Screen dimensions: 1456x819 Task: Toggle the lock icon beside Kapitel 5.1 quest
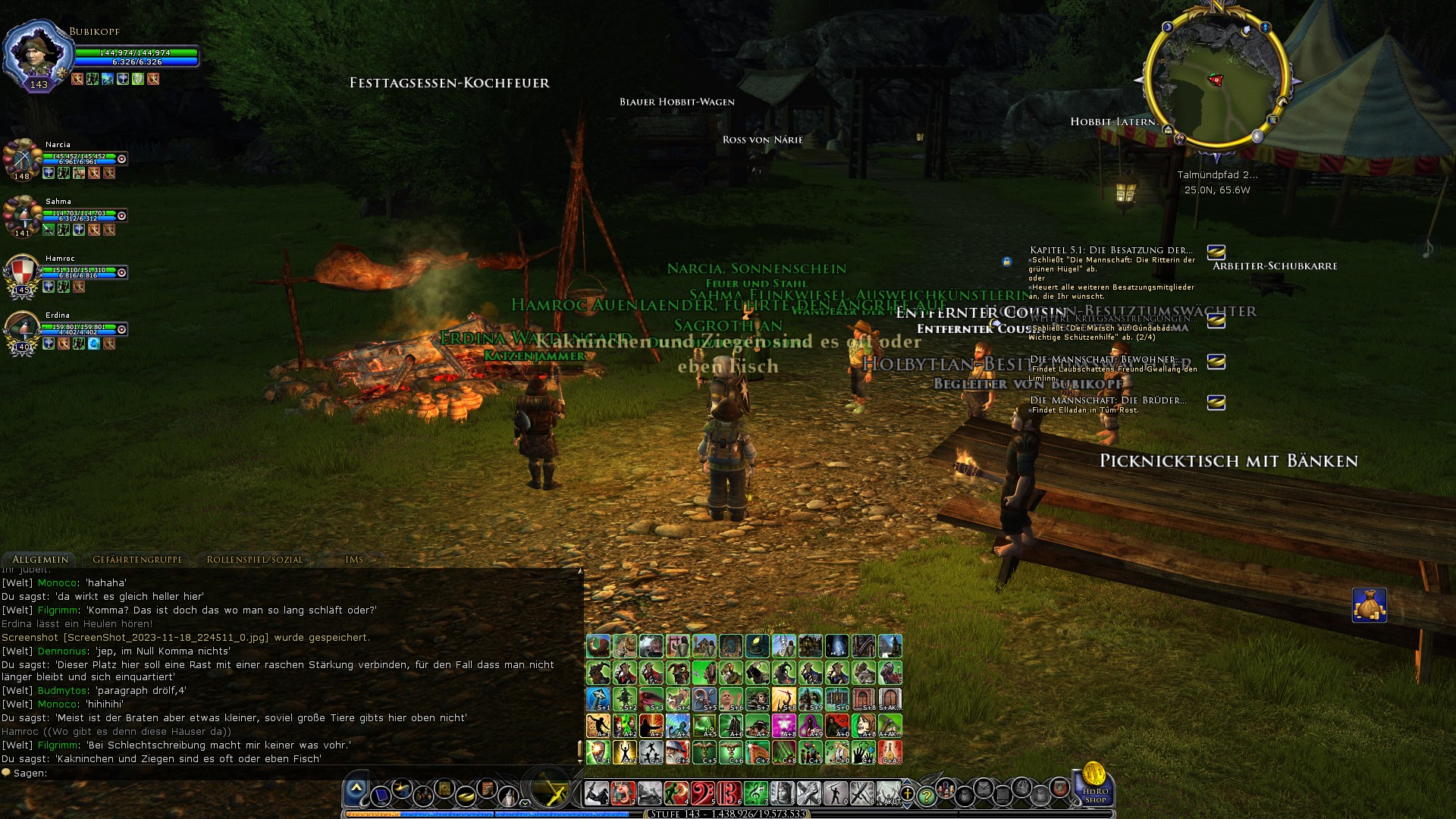coord(1007,262)
